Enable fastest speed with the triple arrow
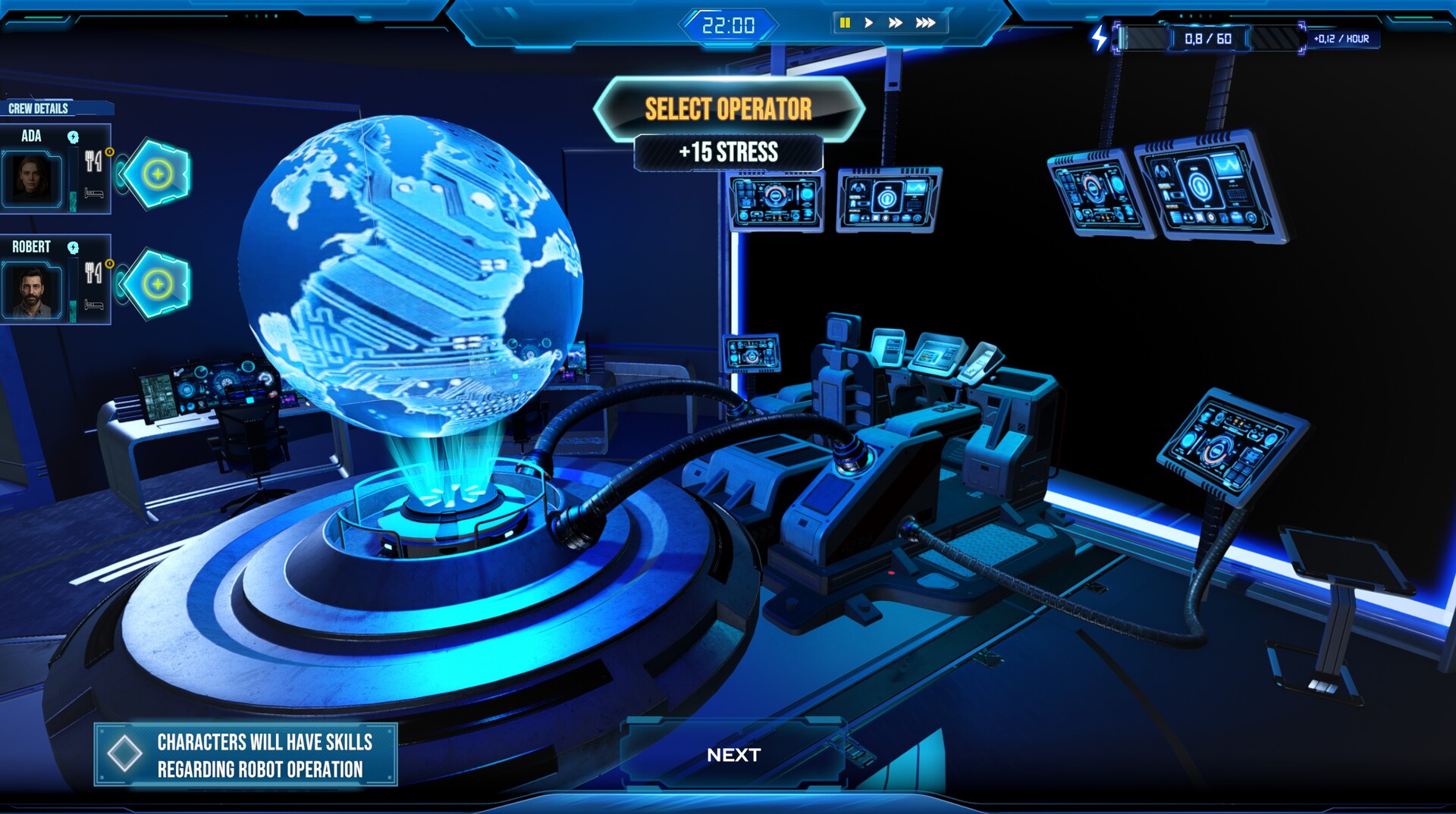This screenshot has width=1456, height=814. [x=925, y=23]
